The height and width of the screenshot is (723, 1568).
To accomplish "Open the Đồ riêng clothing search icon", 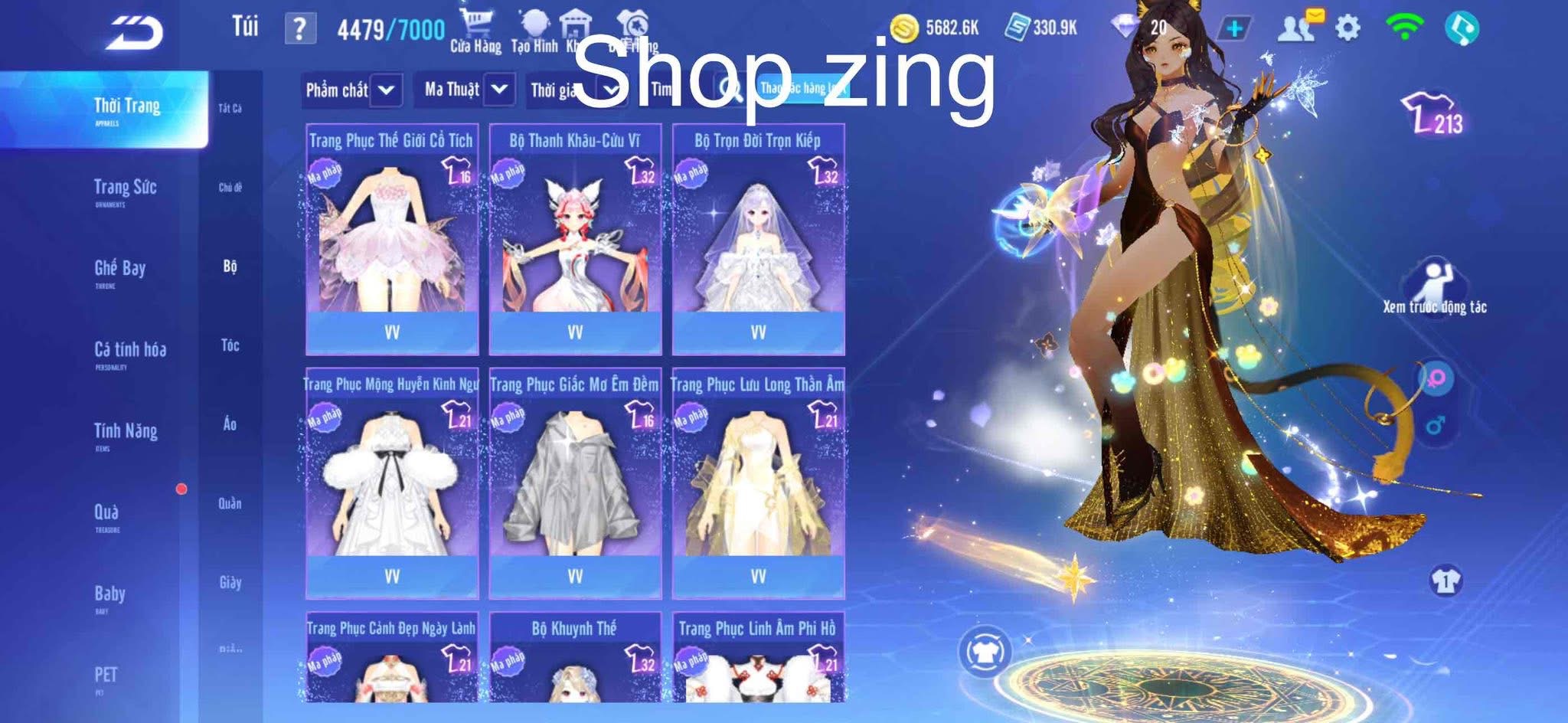I will [x=632, y=21].
